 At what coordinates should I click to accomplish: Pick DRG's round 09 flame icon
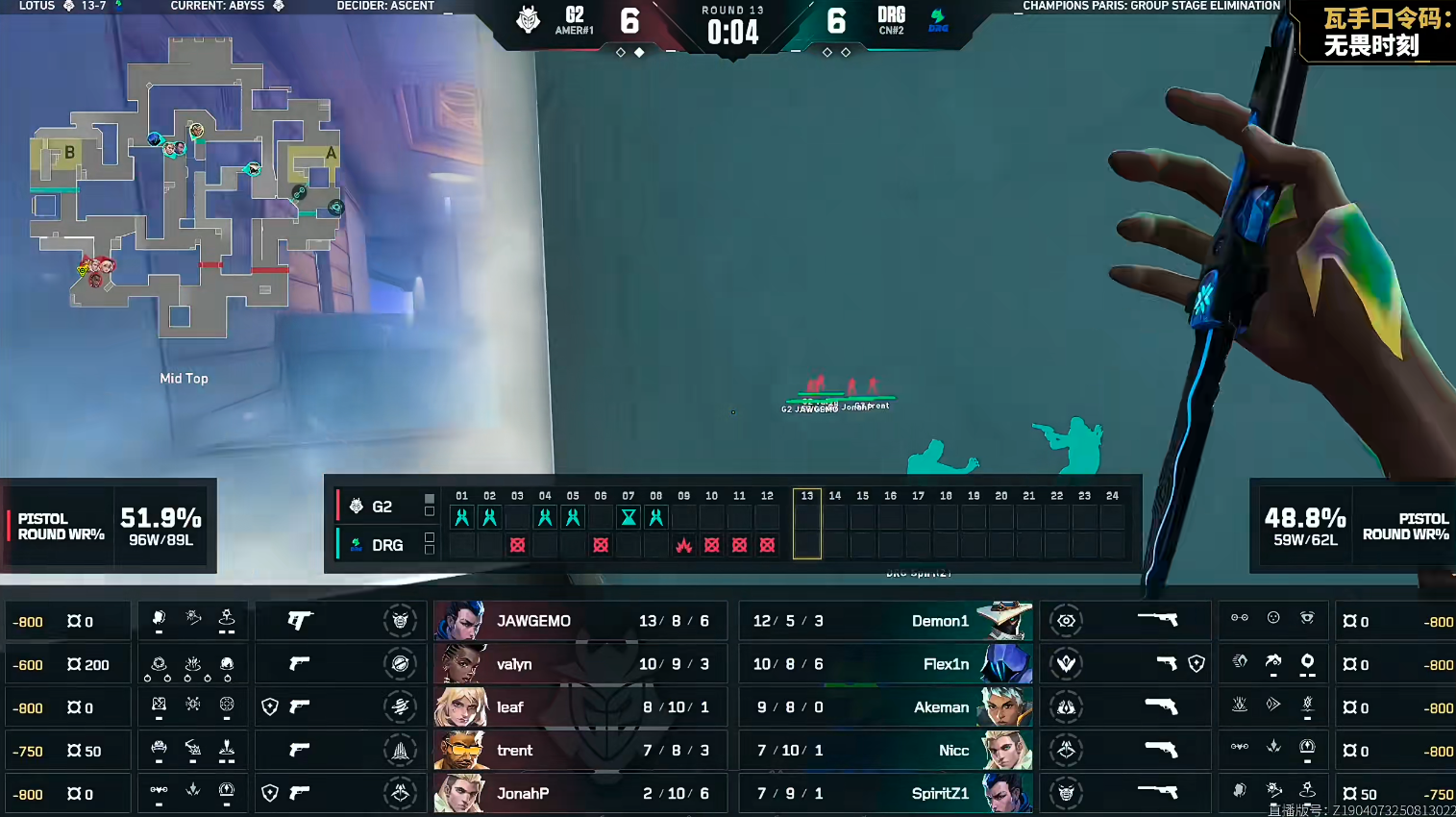683,545
